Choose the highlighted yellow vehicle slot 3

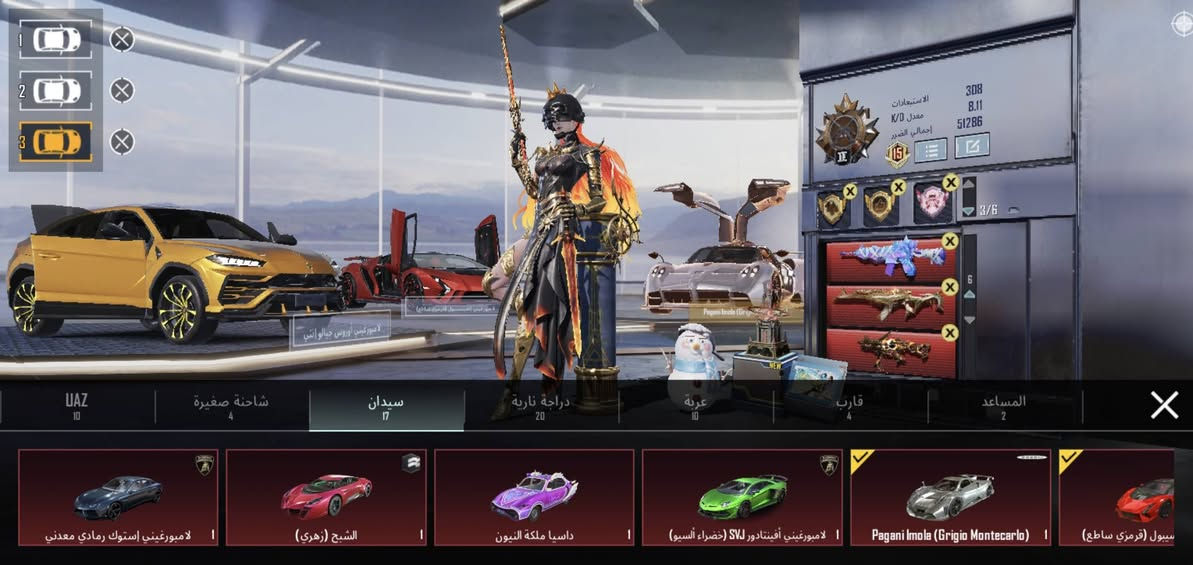56,142
